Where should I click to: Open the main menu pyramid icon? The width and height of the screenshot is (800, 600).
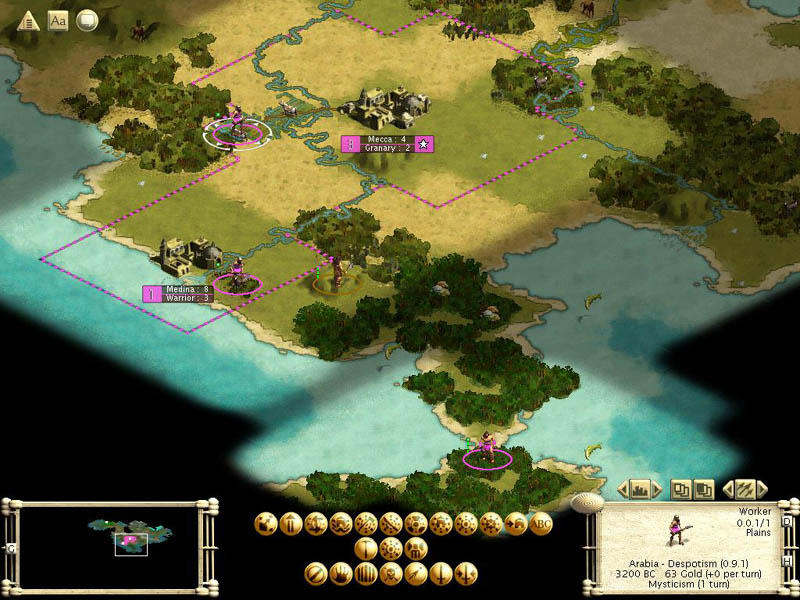coord(29,20)
